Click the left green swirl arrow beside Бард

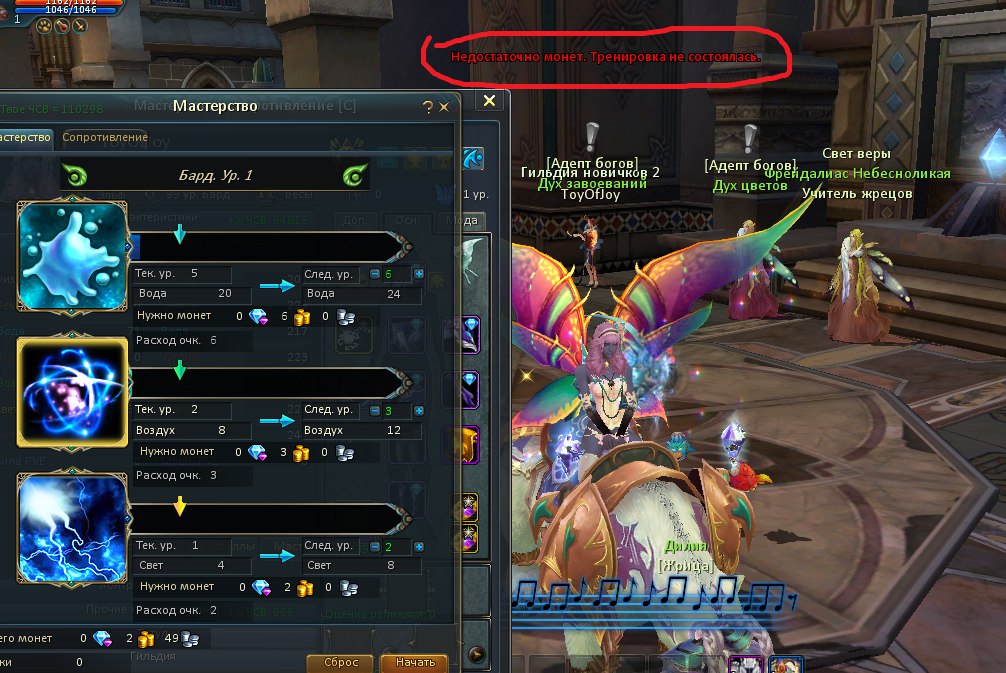pyautogui.click(x=75, y=176)
